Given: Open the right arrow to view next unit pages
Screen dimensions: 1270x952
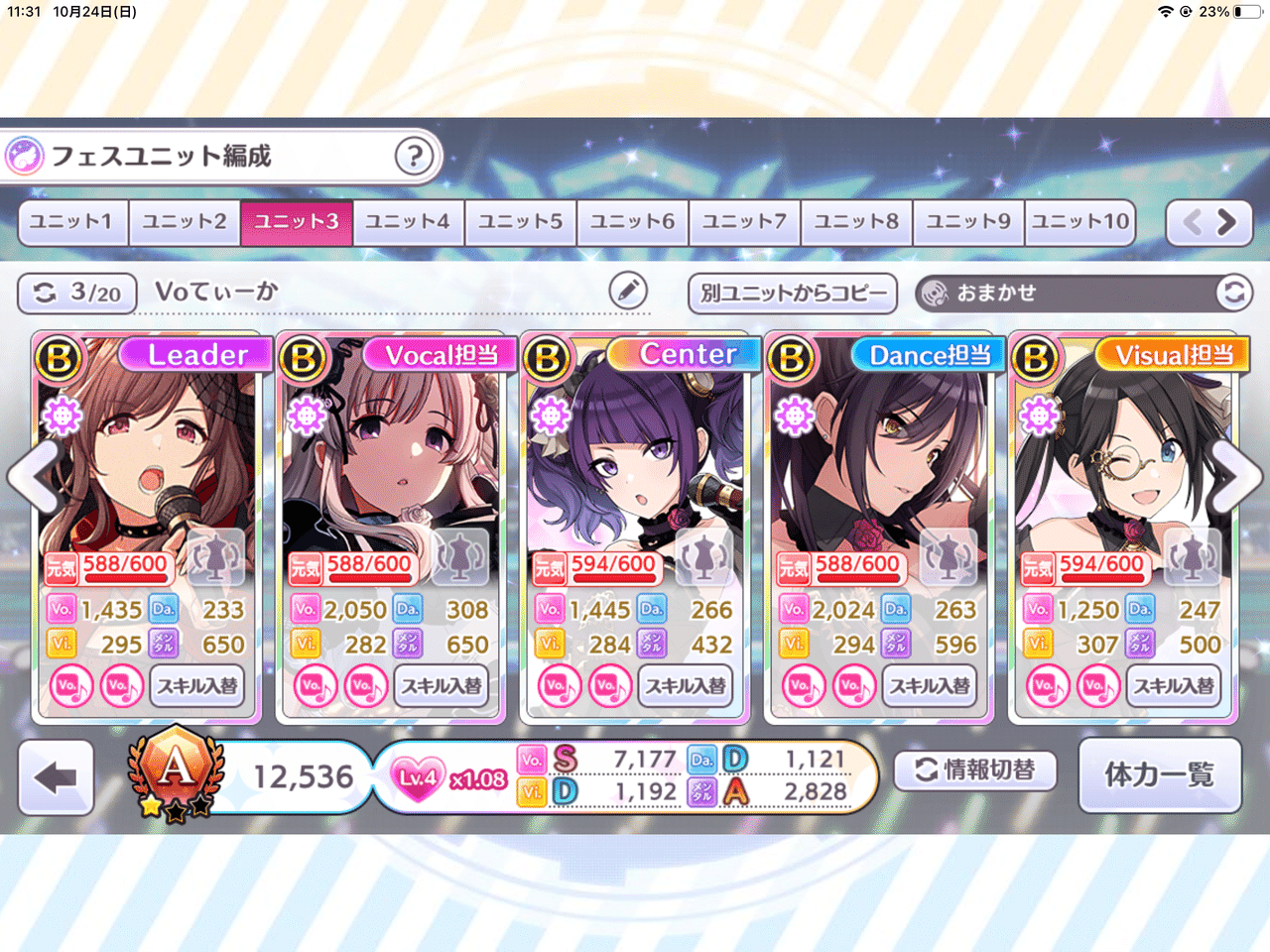Looking at the screenshot, I should 1228,222.
